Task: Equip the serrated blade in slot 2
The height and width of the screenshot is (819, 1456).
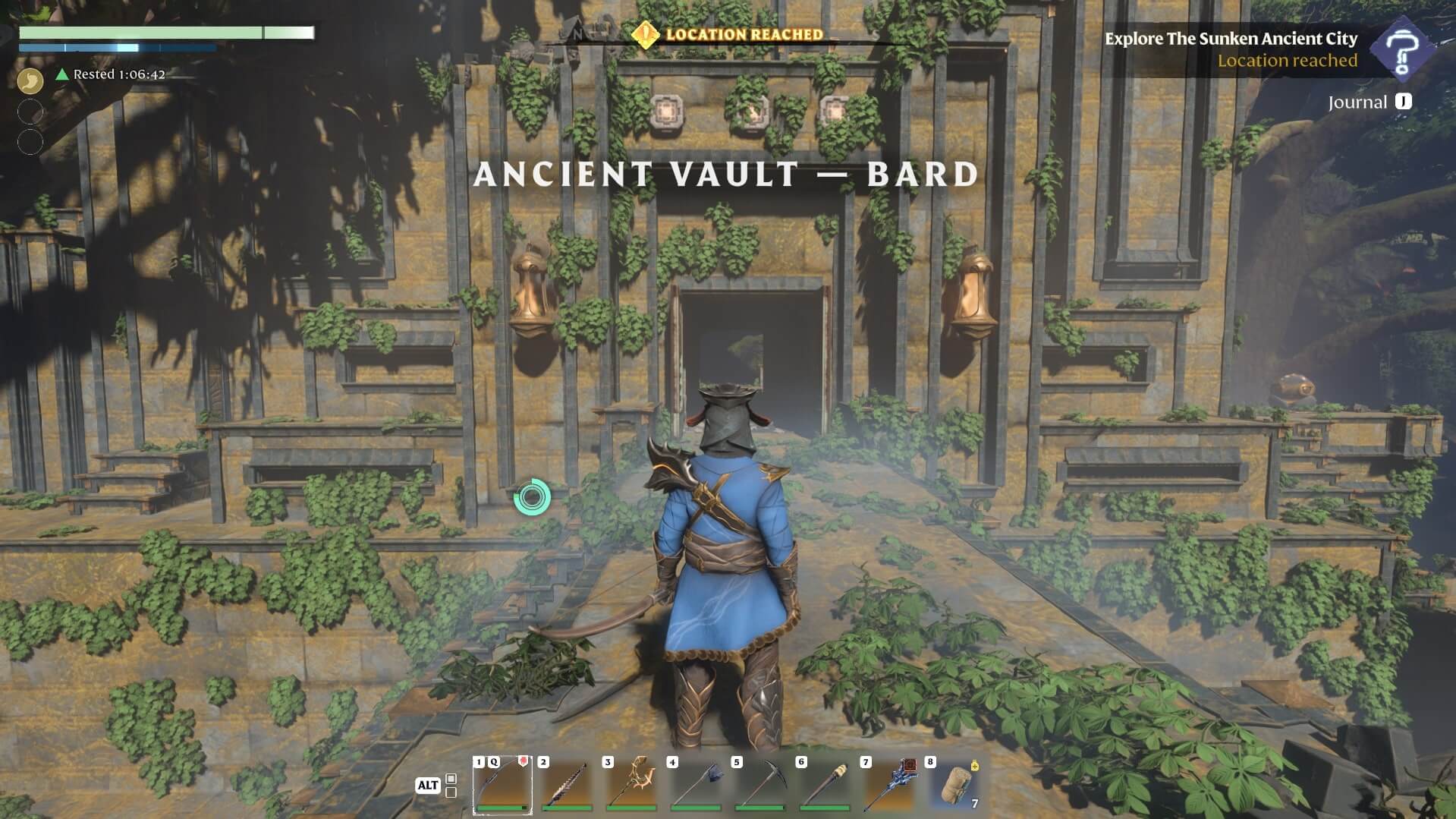Action: point(567,785)
